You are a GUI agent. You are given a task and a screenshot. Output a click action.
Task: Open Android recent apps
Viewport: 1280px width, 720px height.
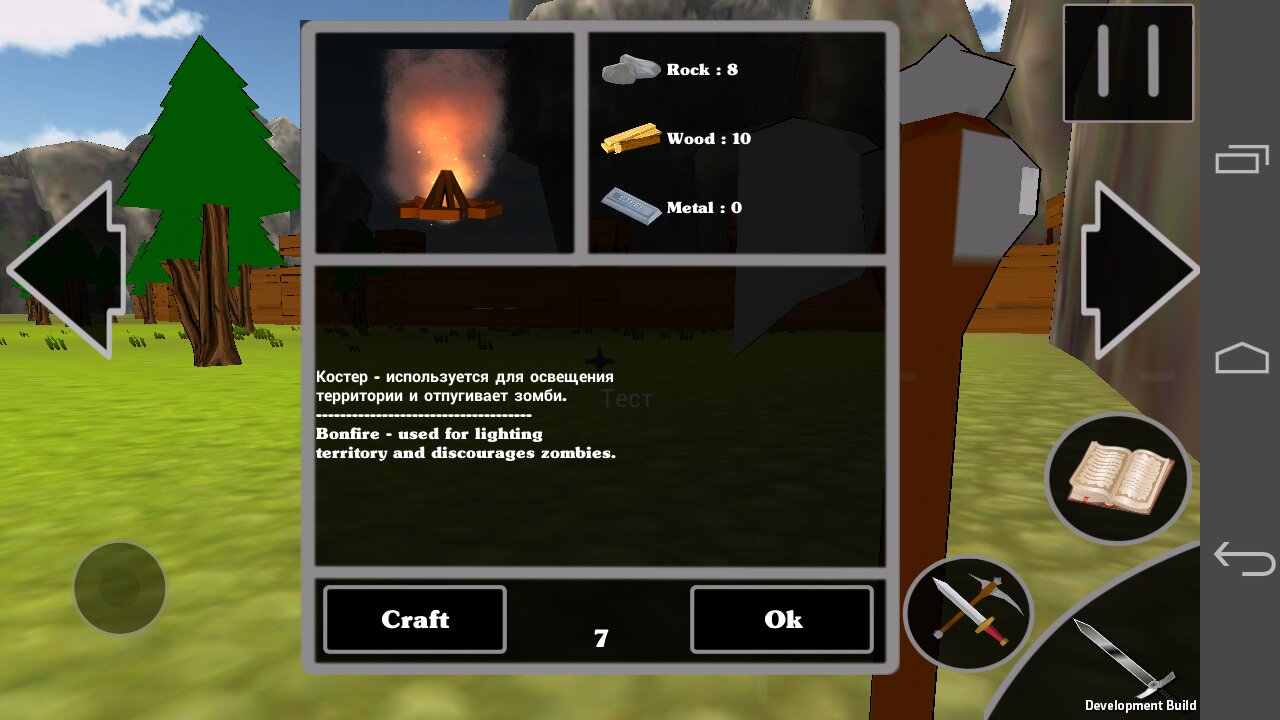[1242, 159]
